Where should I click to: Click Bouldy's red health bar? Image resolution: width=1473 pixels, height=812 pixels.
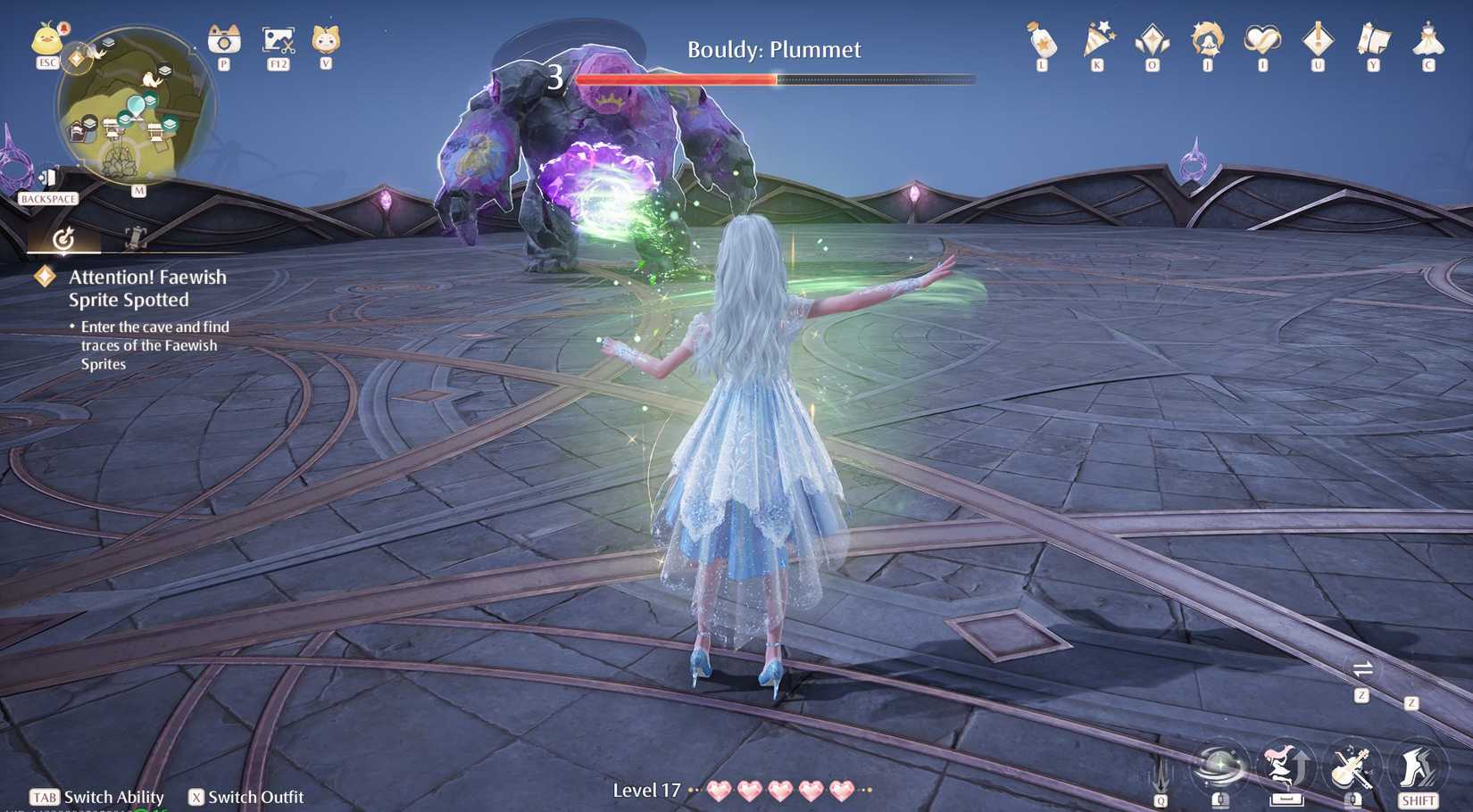pyautogui.click(x=678, y=79)
